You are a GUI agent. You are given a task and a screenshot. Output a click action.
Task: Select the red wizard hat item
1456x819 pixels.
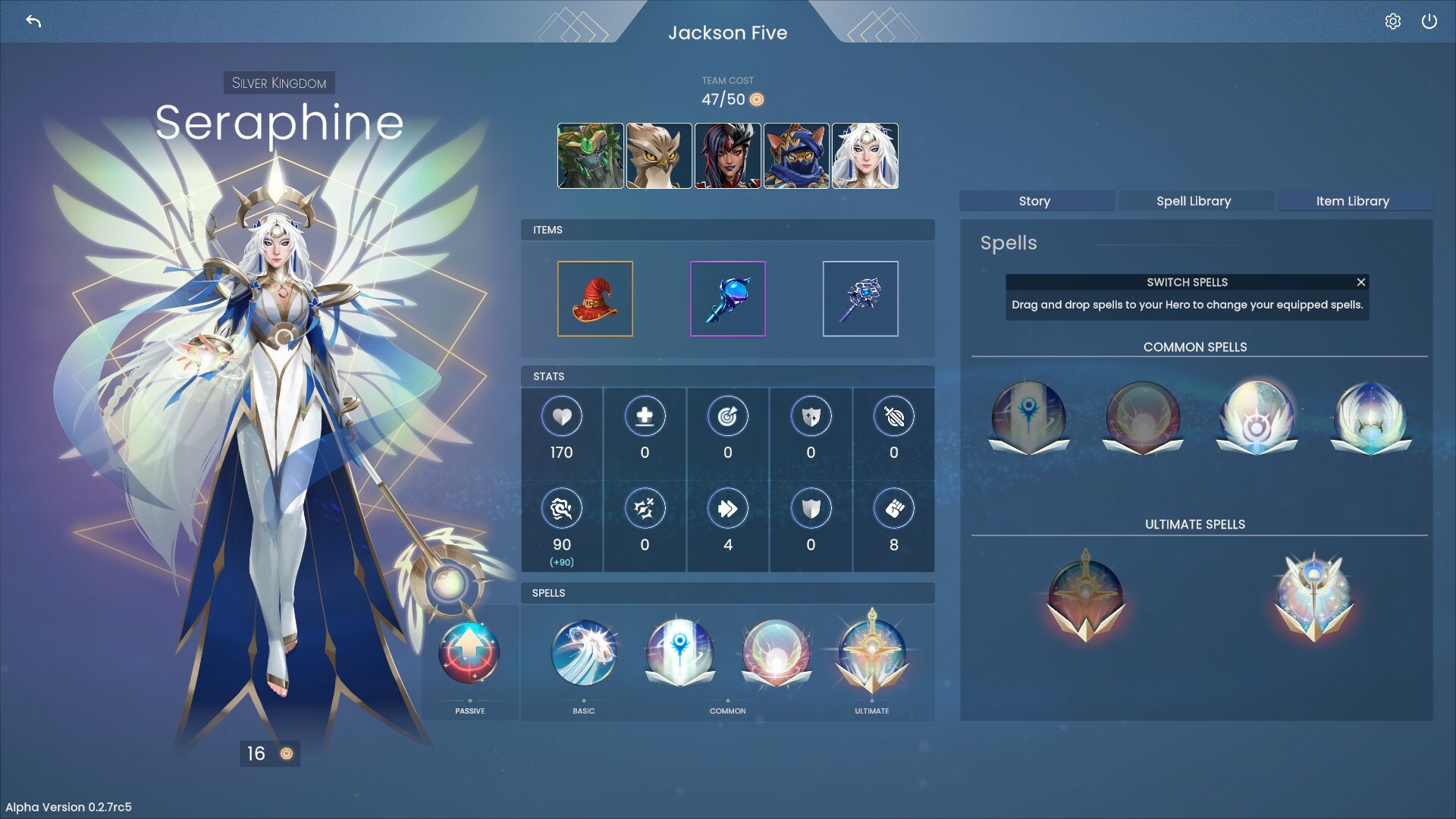point(595,298)
